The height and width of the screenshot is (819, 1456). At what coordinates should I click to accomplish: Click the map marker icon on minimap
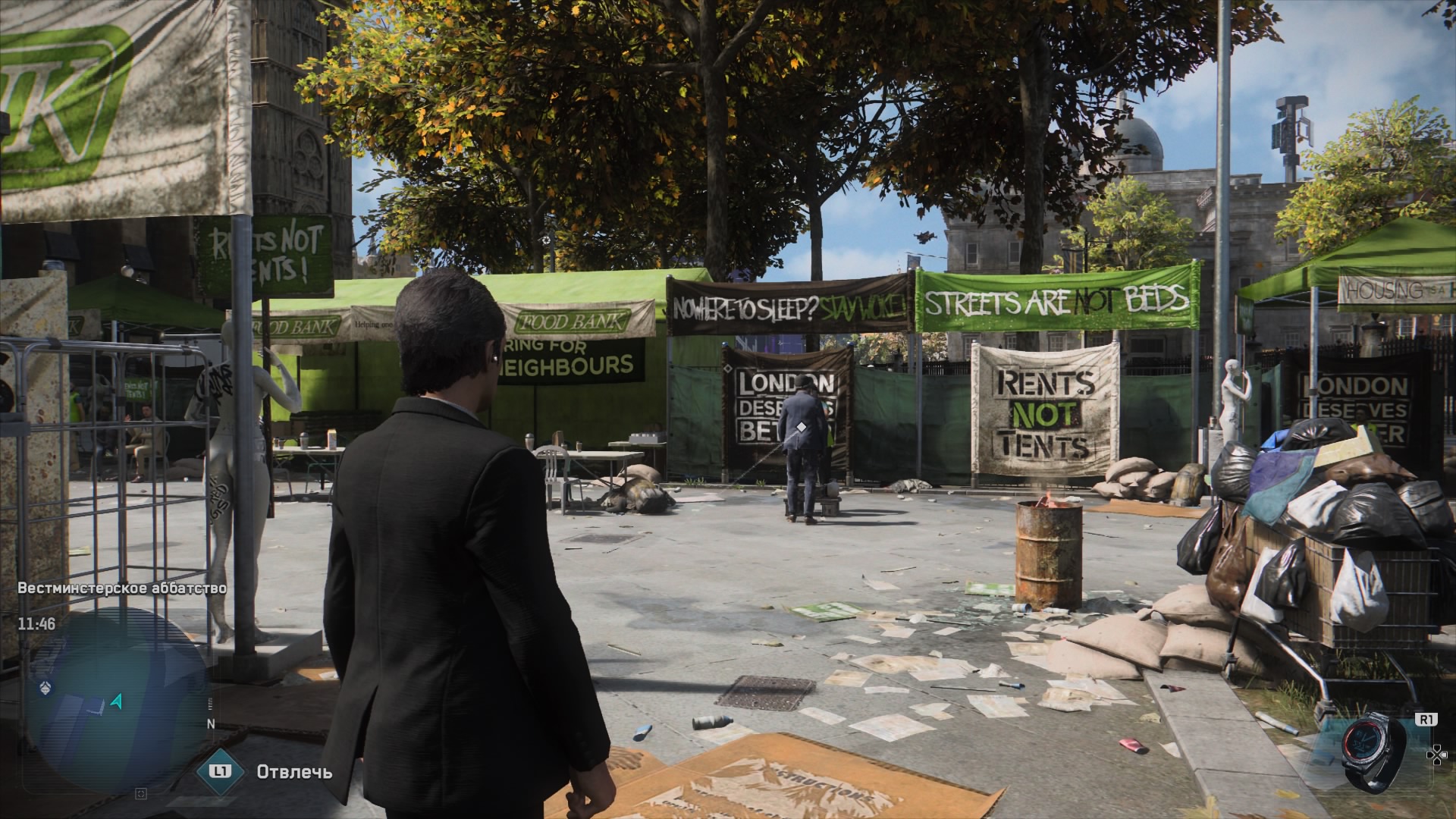click(45, 687)
